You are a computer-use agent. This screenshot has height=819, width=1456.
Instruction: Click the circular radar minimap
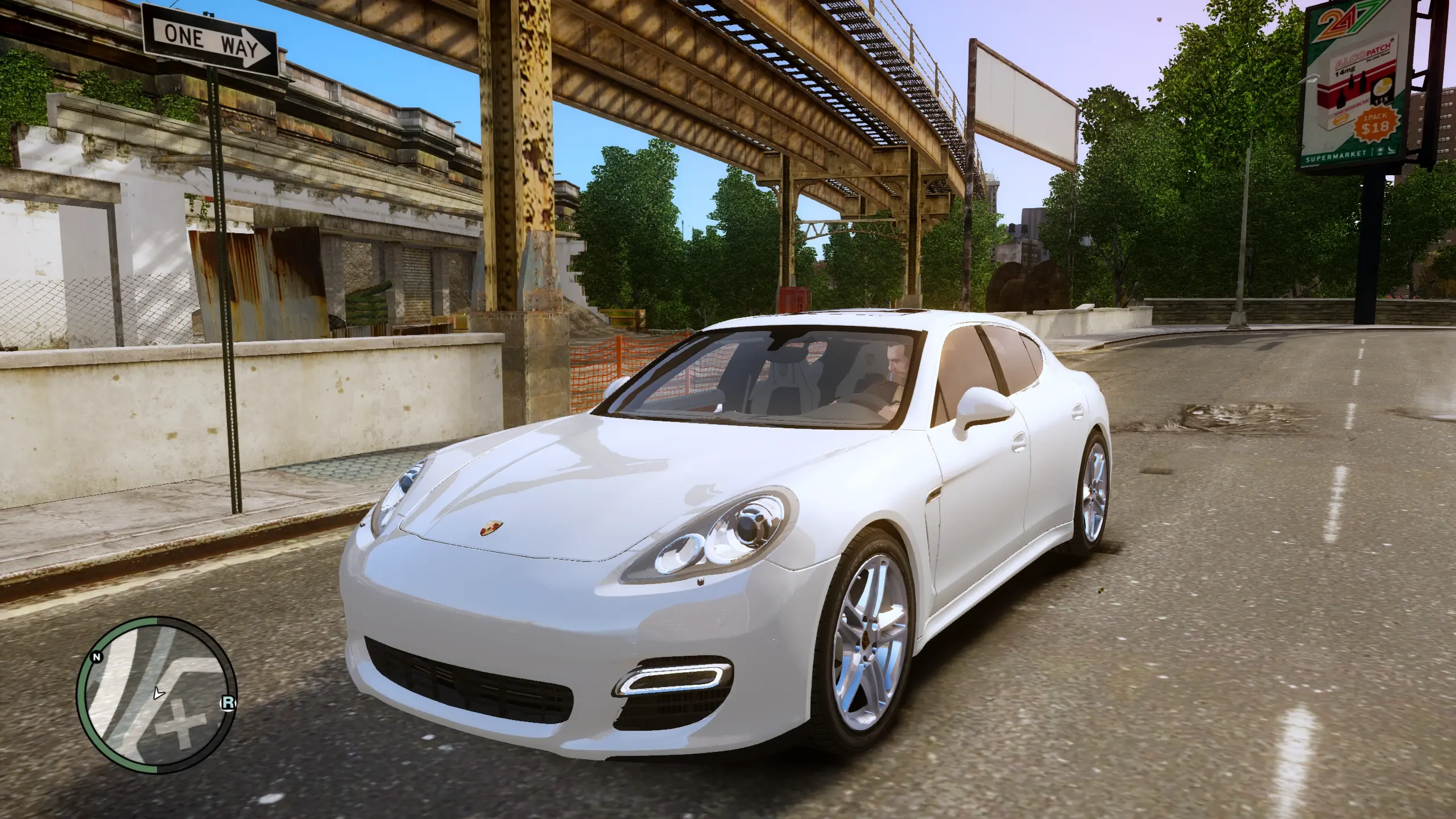[156, 695]
